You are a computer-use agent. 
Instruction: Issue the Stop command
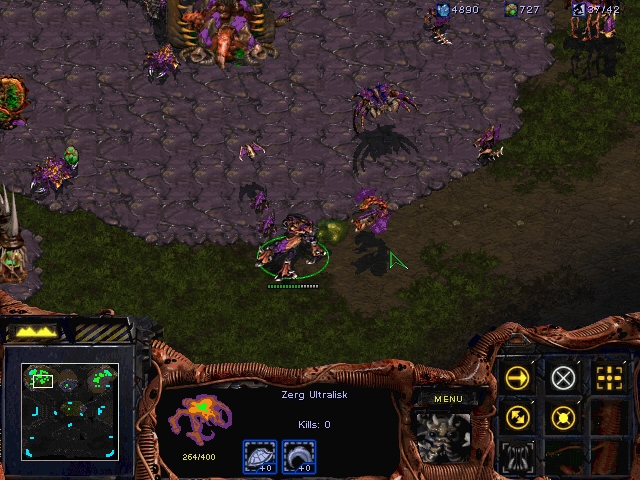point(563,377)
